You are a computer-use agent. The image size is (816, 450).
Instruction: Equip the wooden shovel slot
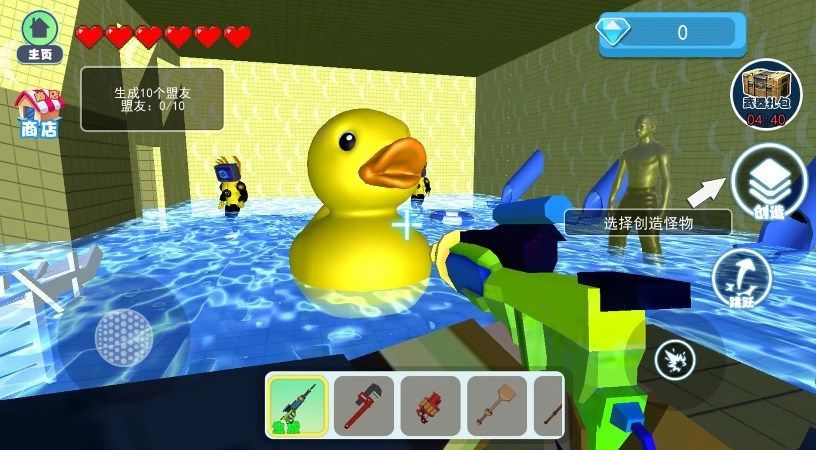(x=496, y=405)
